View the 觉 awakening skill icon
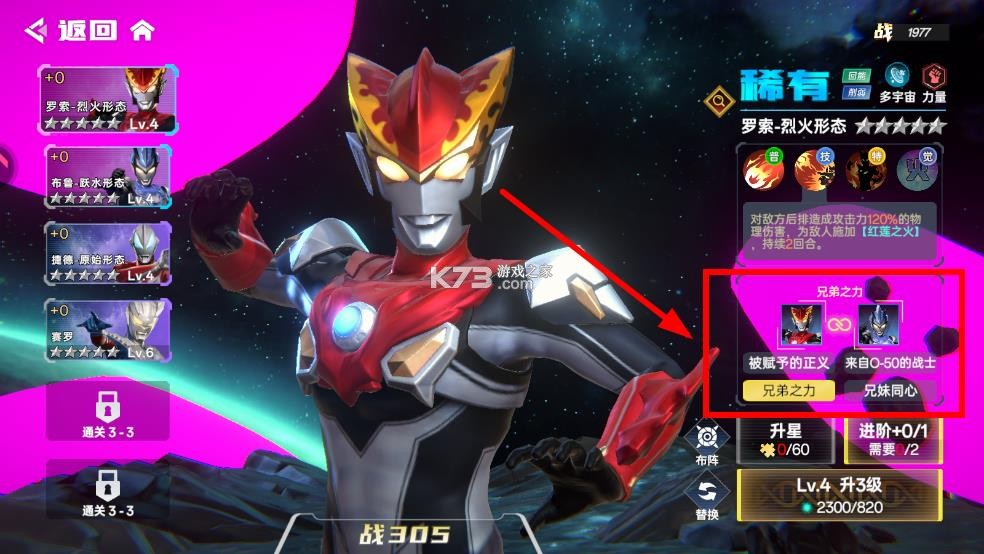Viewport: 984px width, 554px height. coord(916,171)
